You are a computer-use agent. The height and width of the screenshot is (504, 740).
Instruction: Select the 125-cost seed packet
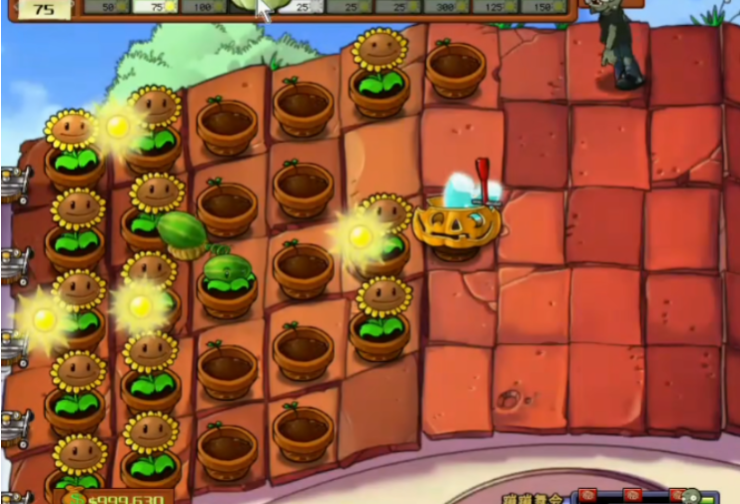pos(492,6)
